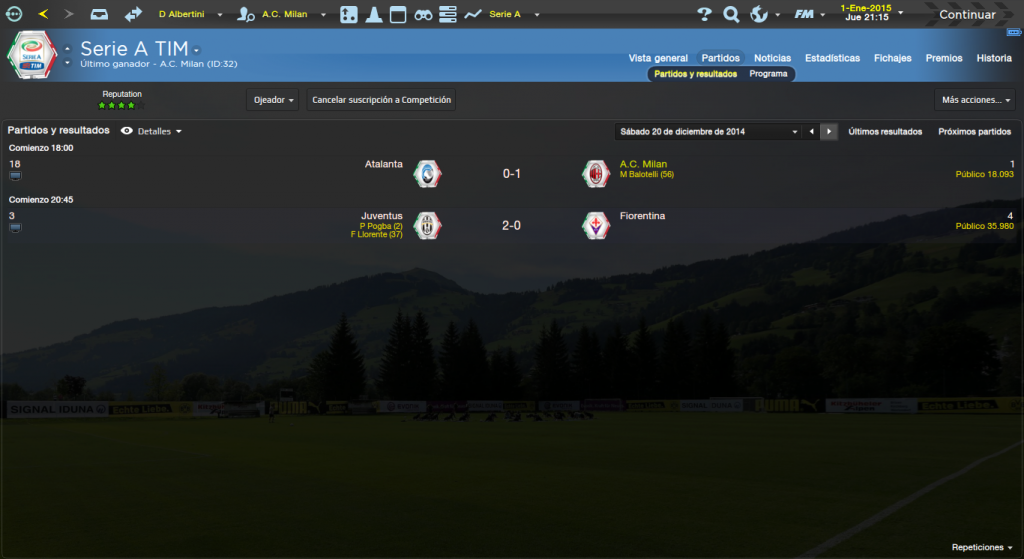This screenshot has width=1024, height=559.
Task: Open the Vista general tab
Action: (658, 58)
